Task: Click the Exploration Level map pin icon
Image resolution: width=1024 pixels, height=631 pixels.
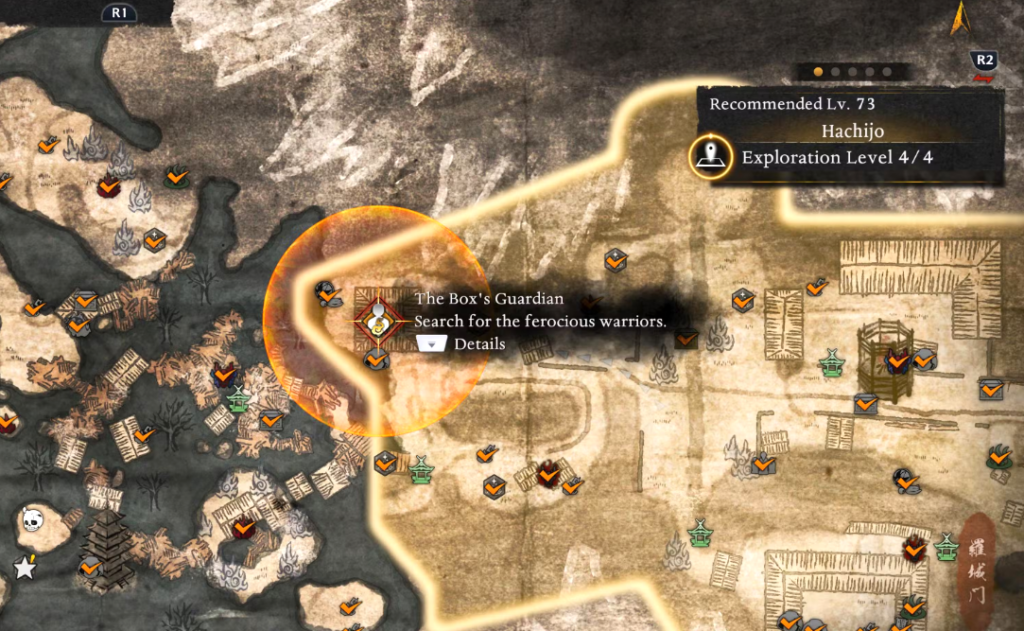Action: pyautogui.click(x=710, y=157)
